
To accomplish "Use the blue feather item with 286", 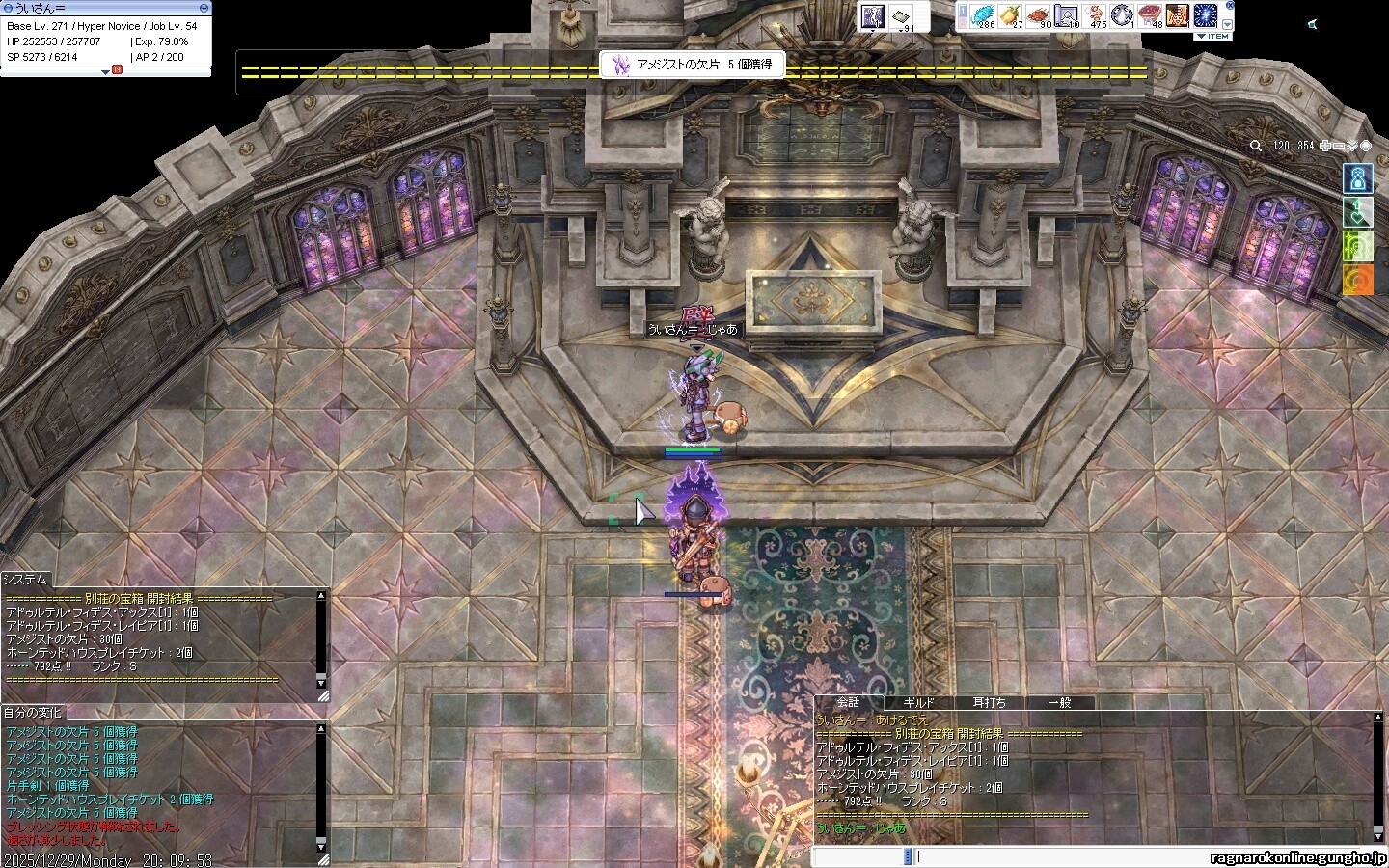I will coord(982,15).
